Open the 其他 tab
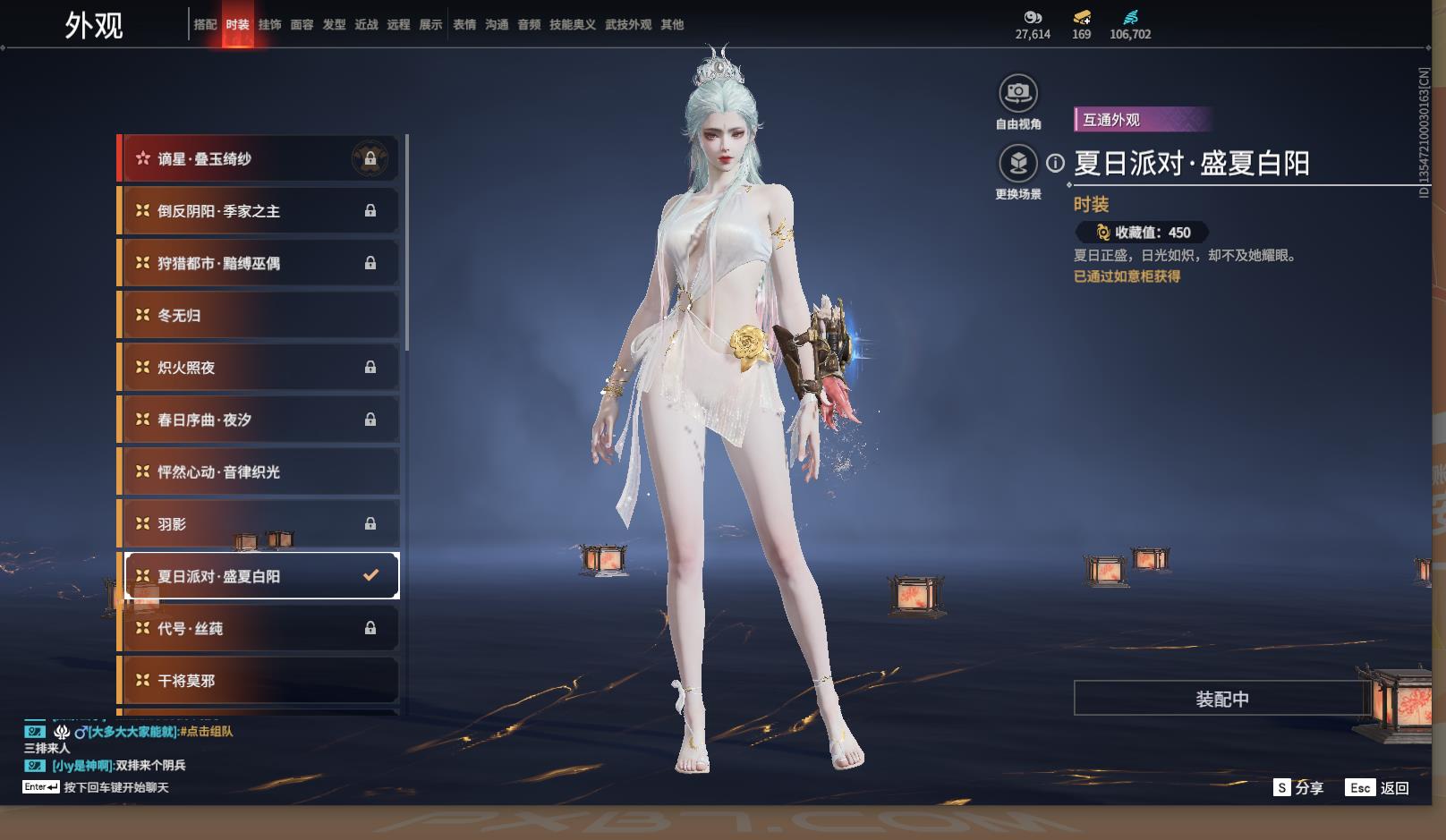 click(x=672, y=25)
